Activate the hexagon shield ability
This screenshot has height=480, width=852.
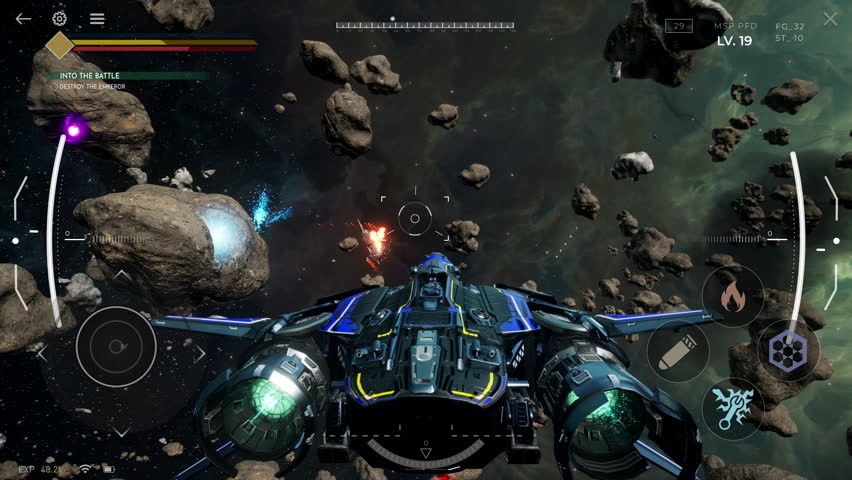coord(787,351)
